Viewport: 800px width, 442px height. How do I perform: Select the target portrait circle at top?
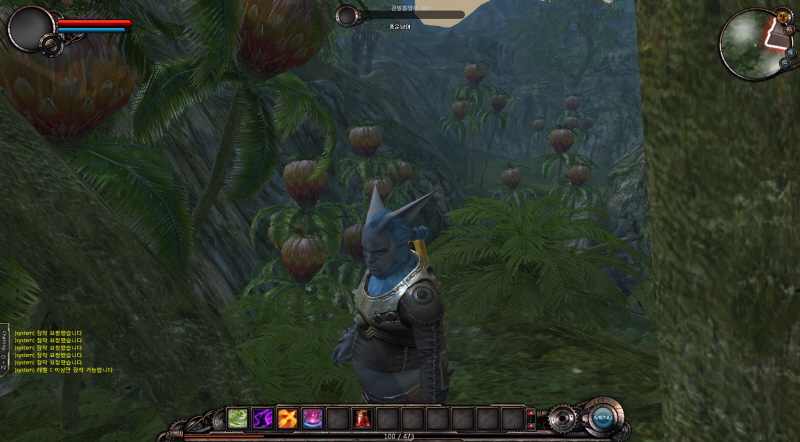(x=347, y=15)
